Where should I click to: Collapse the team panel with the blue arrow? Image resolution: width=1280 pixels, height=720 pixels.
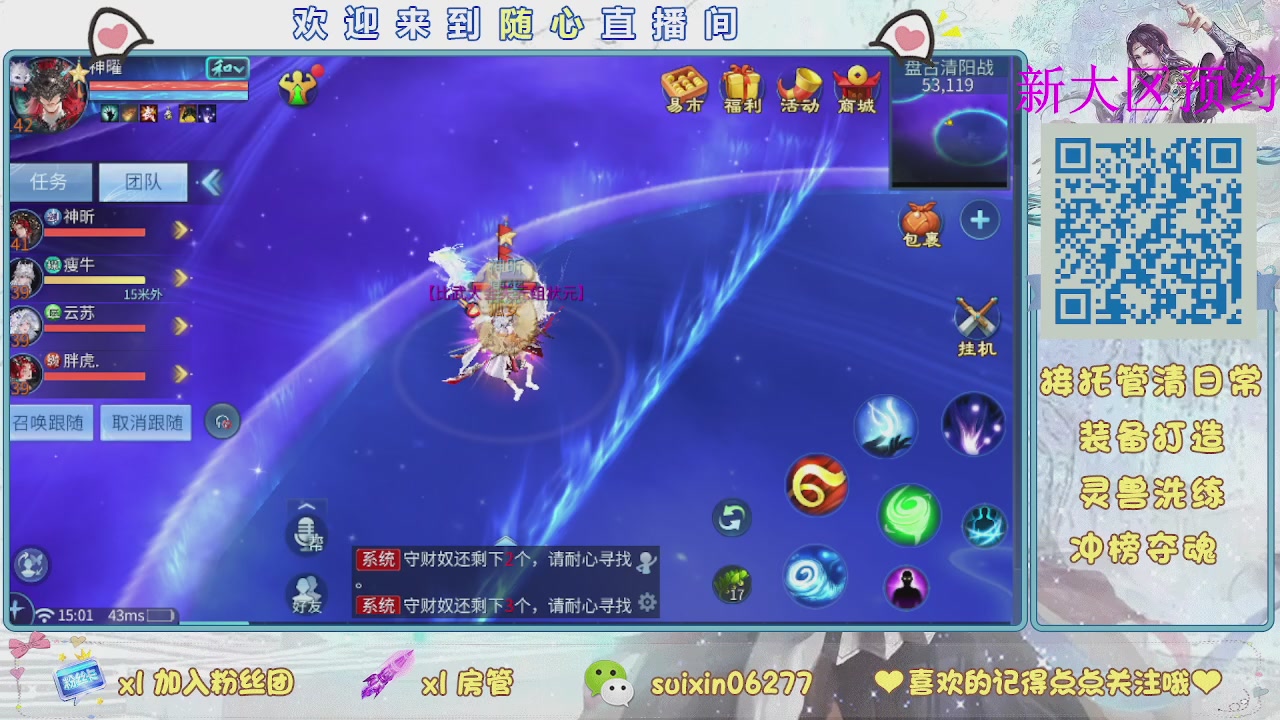point(211,182)
